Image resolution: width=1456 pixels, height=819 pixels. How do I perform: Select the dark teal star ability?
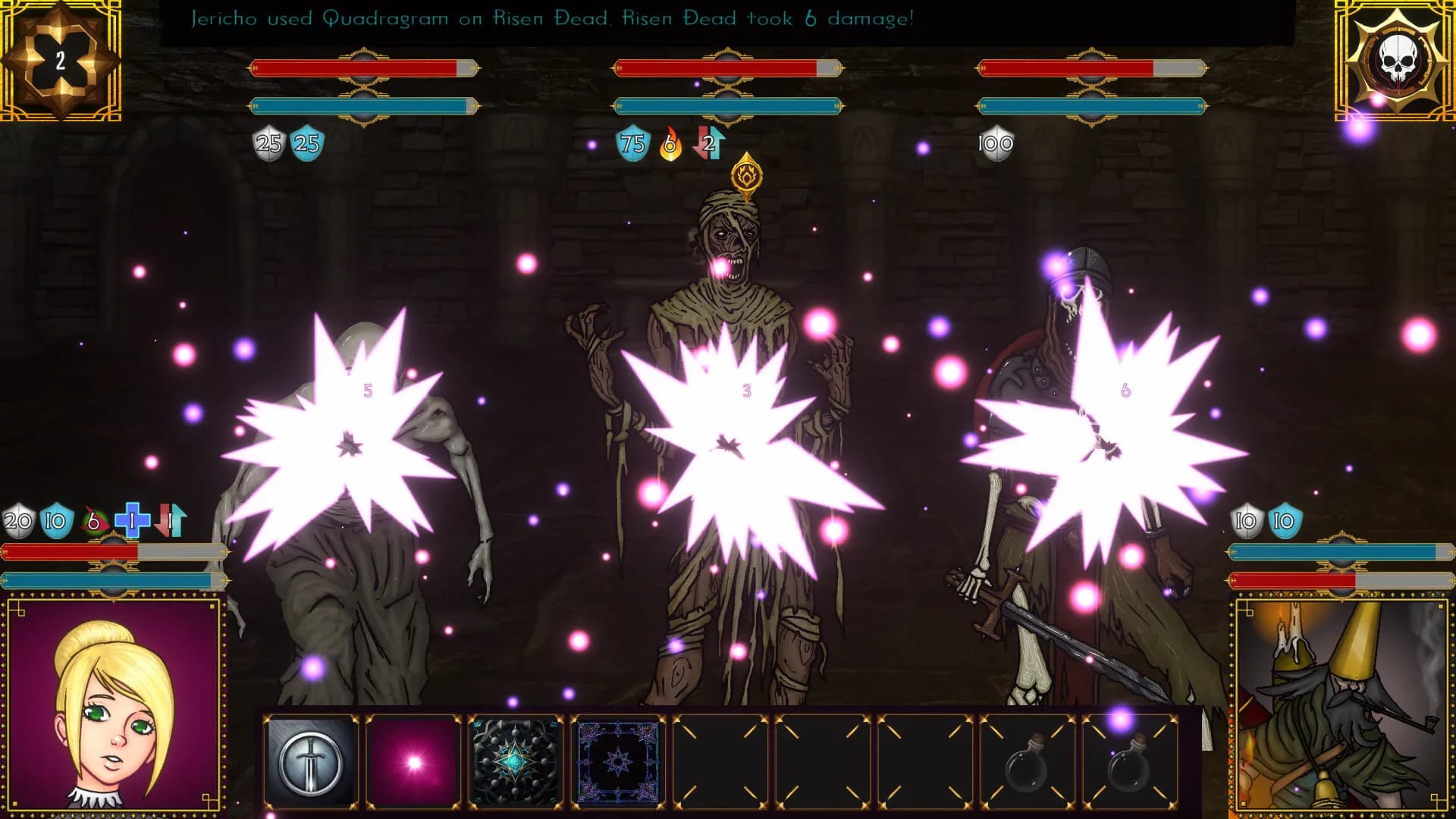click(516, 758)
